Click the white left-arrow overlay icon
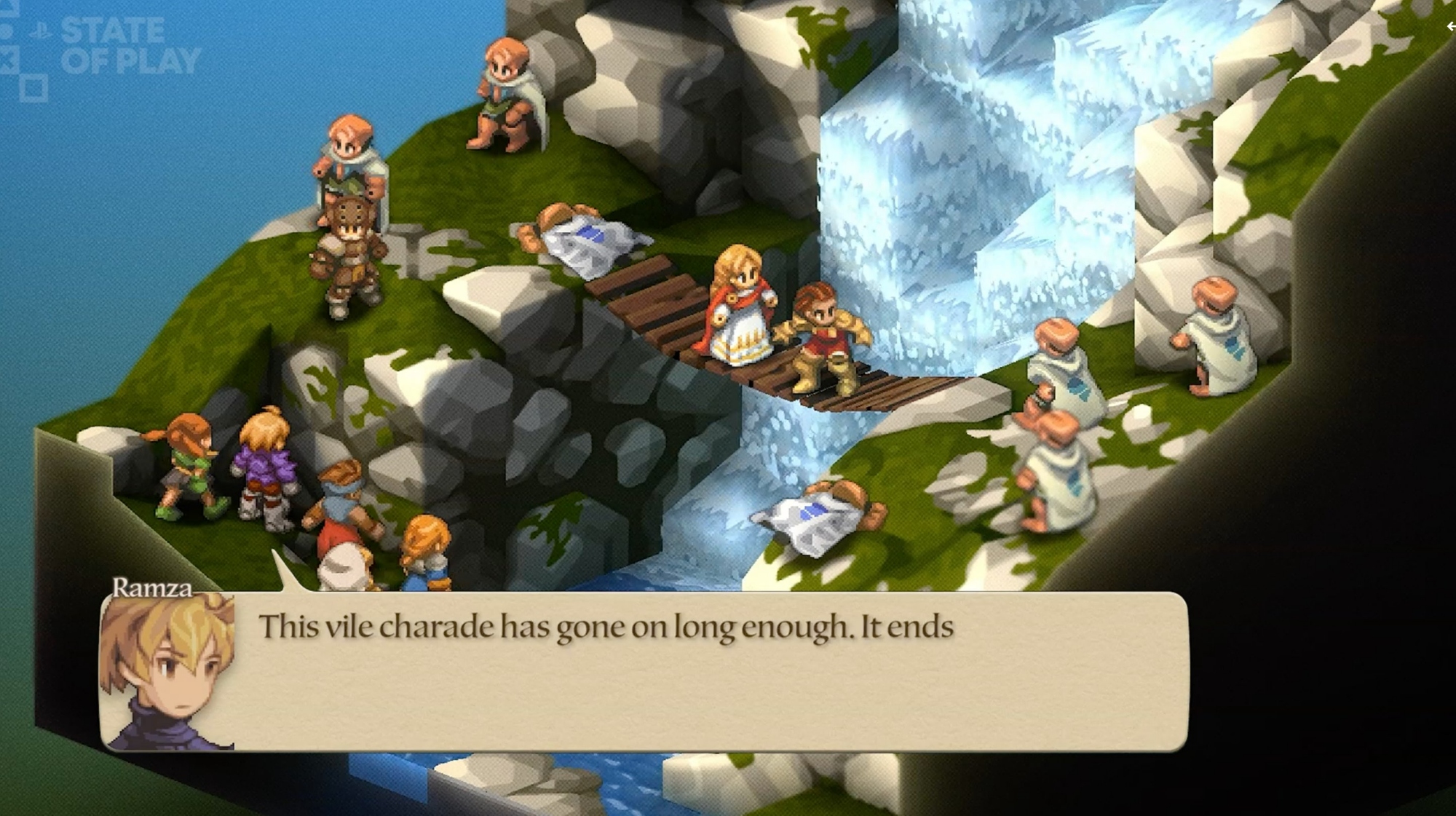The image size is (1456, 816). (1450, 27)
